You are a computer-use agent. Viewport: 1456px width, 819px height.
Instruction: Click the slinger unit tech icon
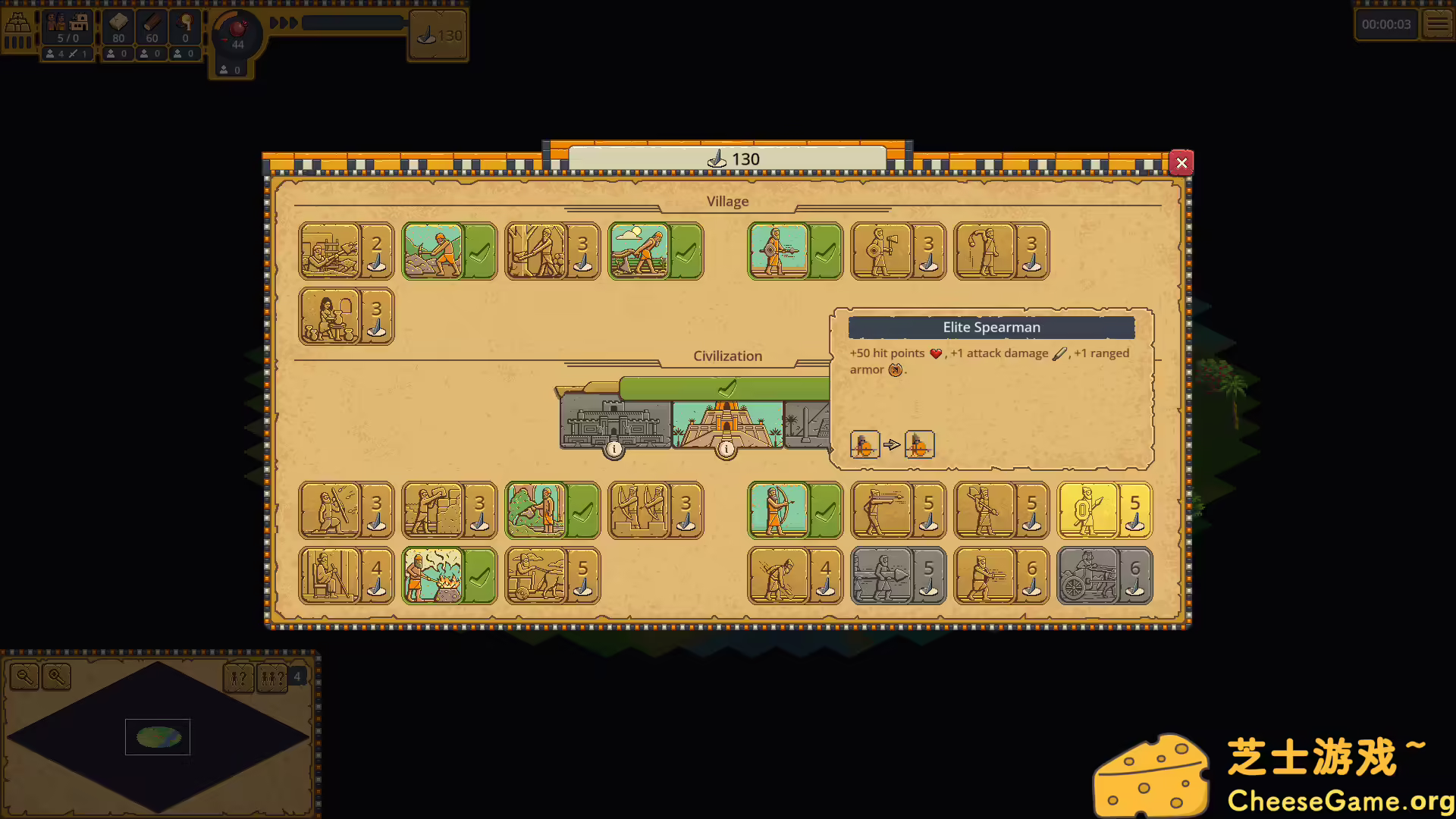click(984, 250)
